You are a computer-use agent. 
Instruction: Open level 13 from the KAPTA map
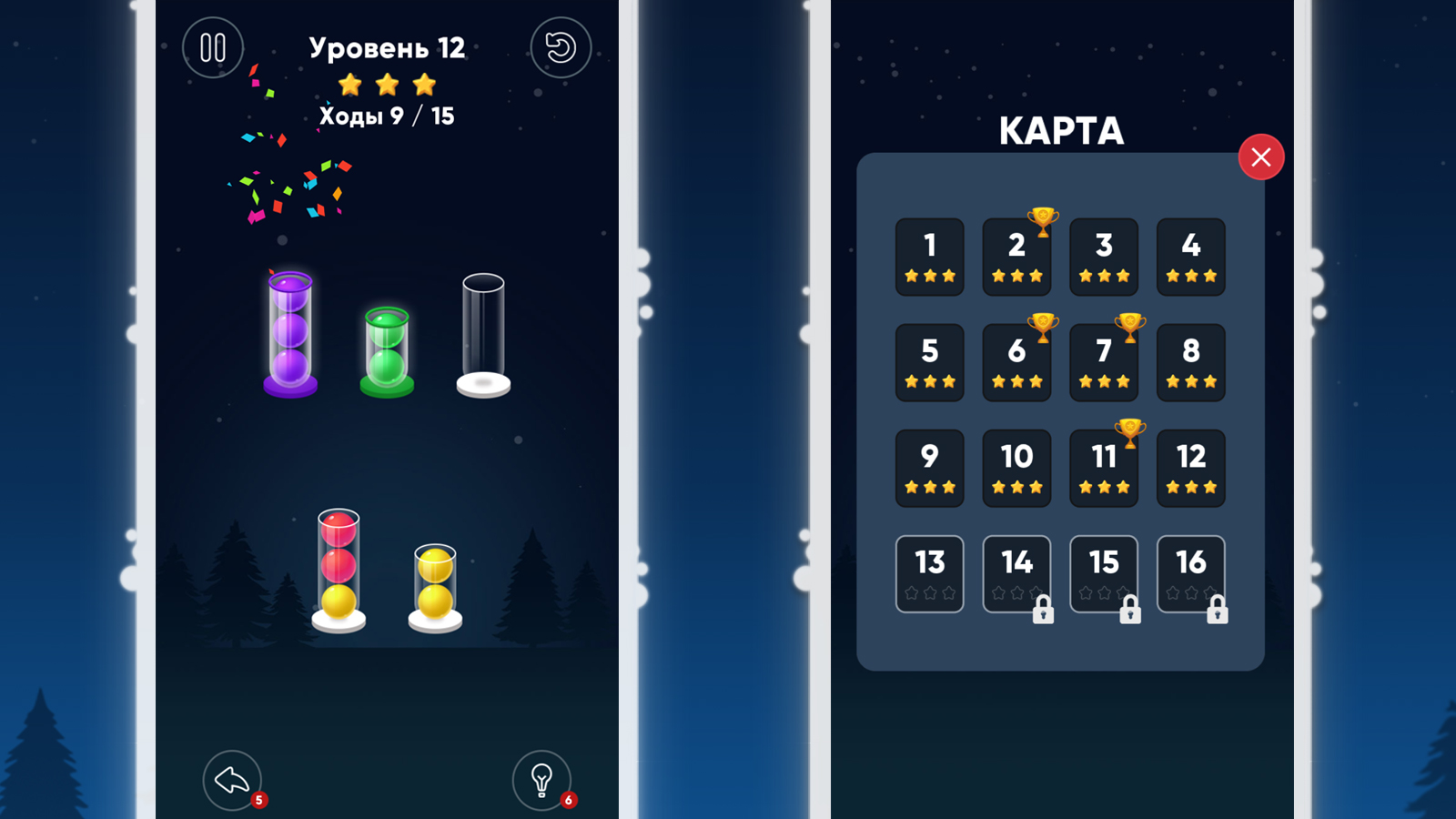(929, 571)
